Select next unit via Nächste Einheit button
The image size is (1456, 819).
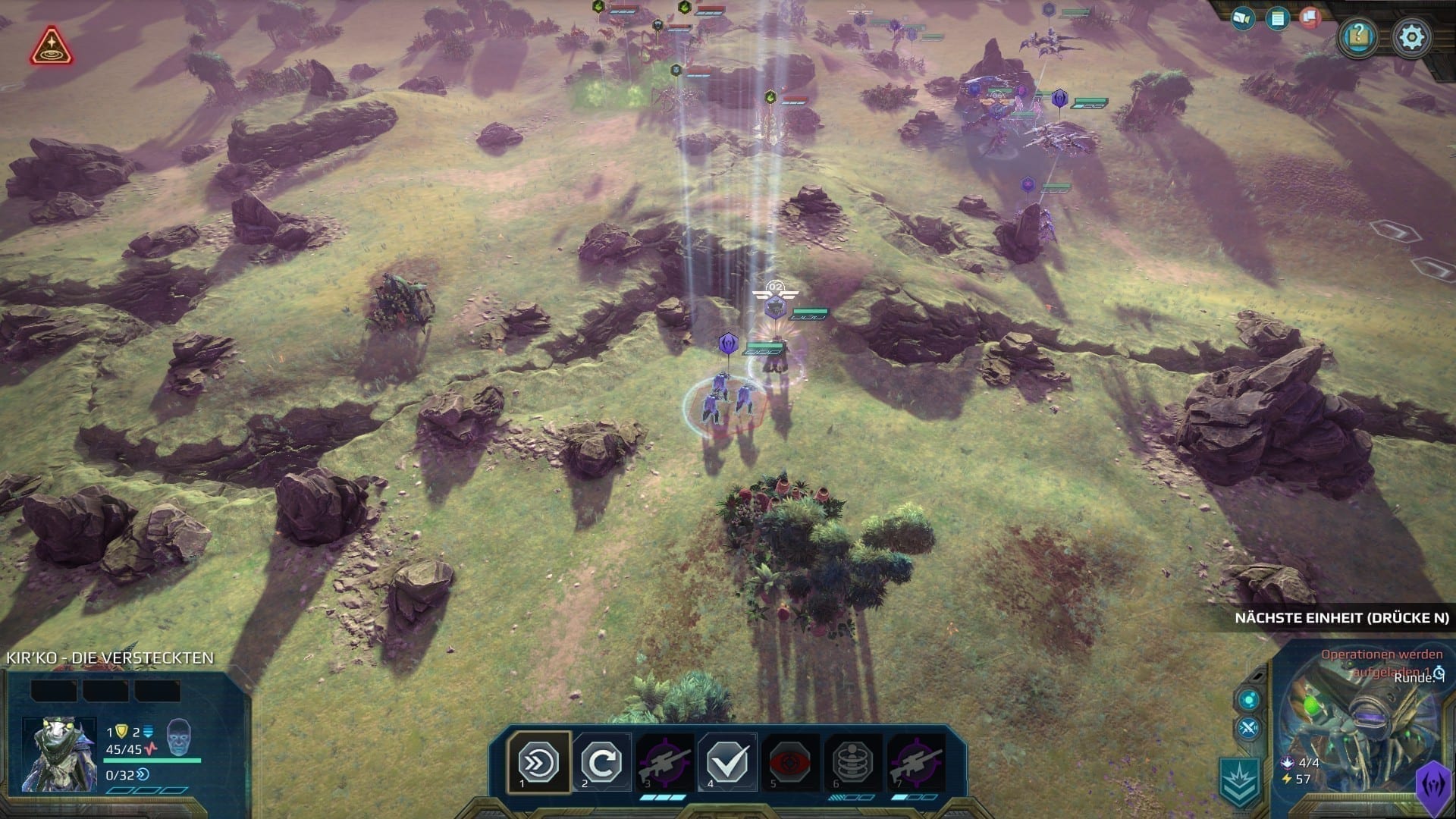tap(1341, 617)
